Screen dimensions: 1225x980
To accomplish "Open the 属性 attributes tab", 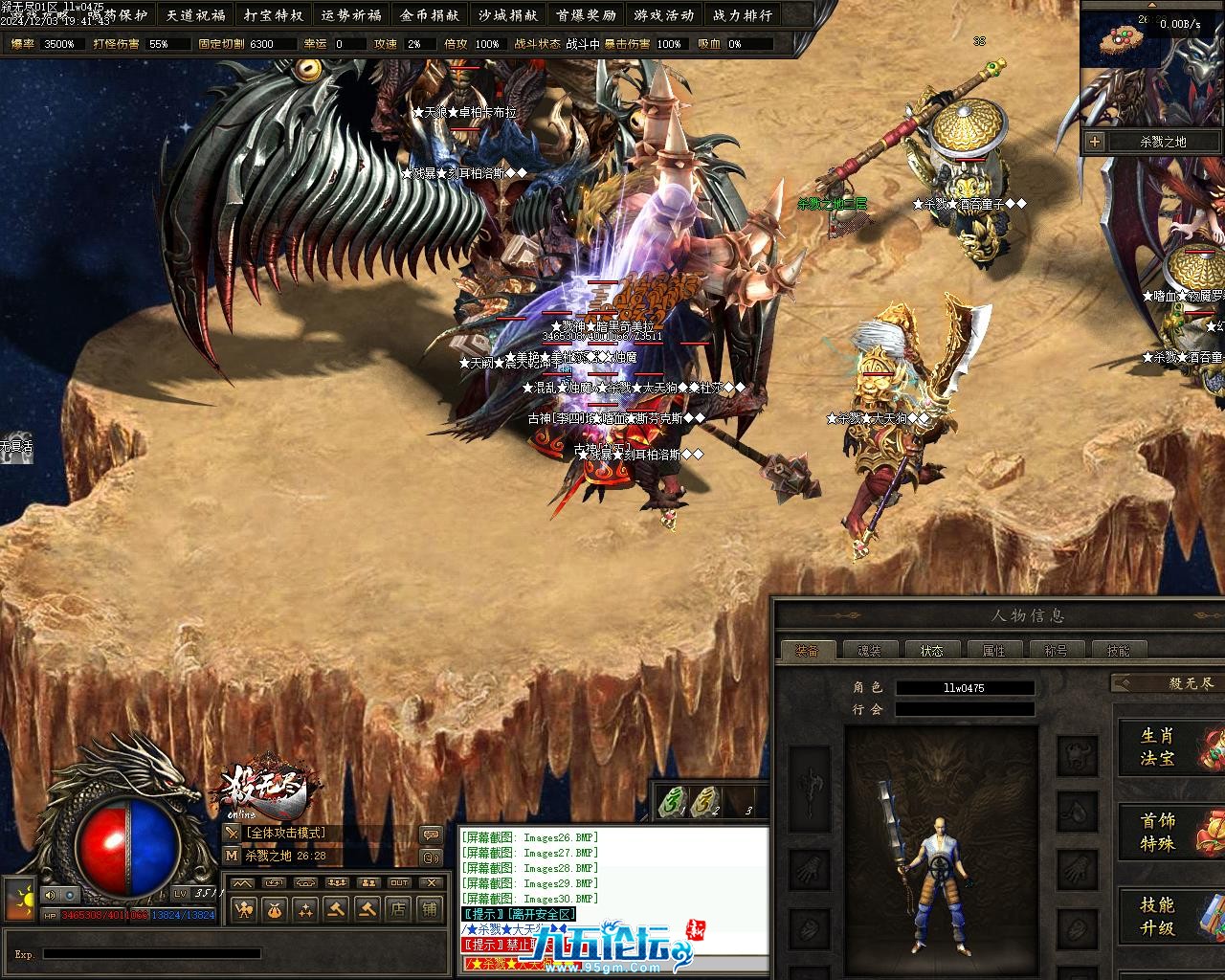I will [993, 651].
